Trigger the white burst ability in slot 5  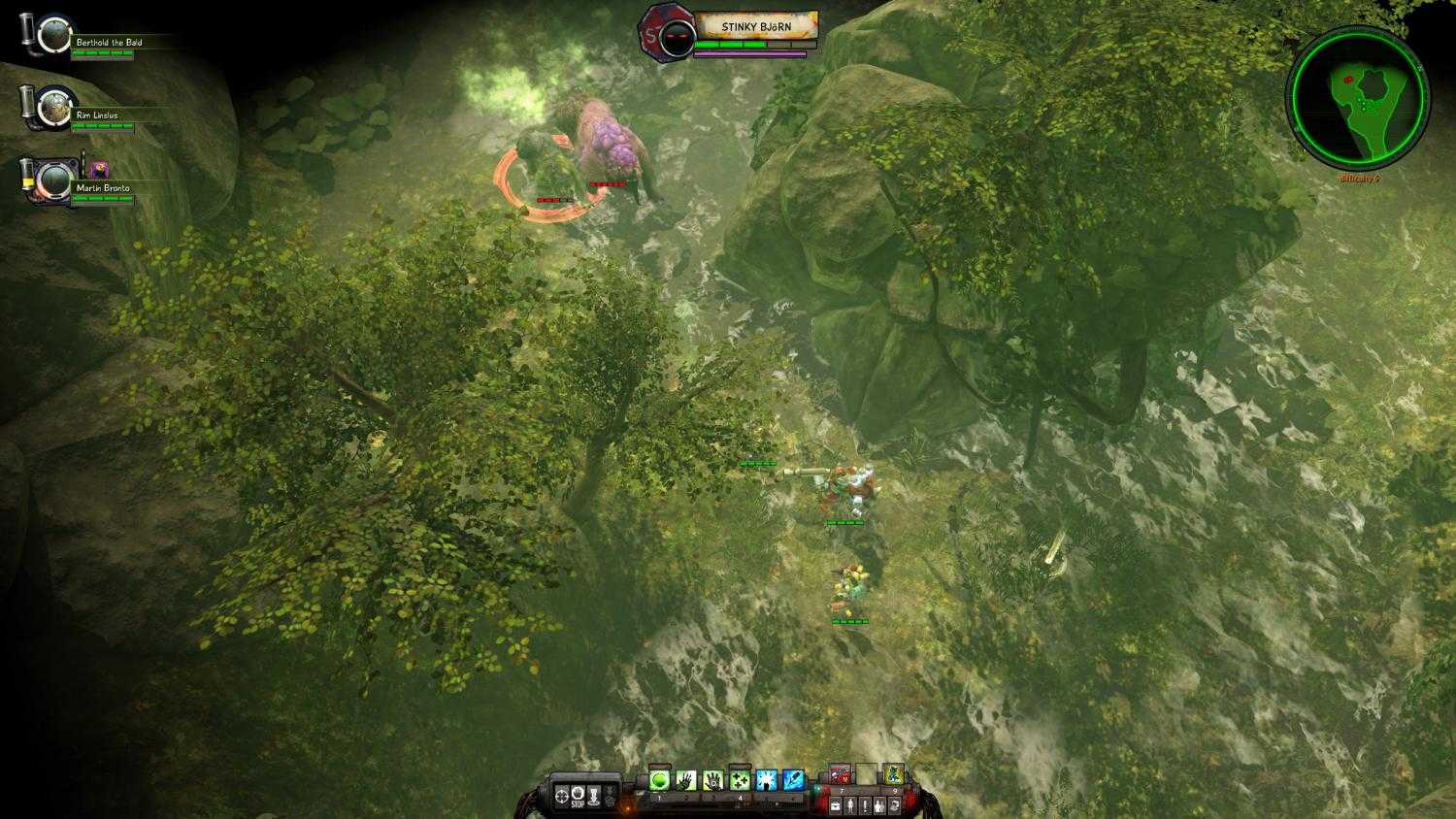tap(767, 780)
